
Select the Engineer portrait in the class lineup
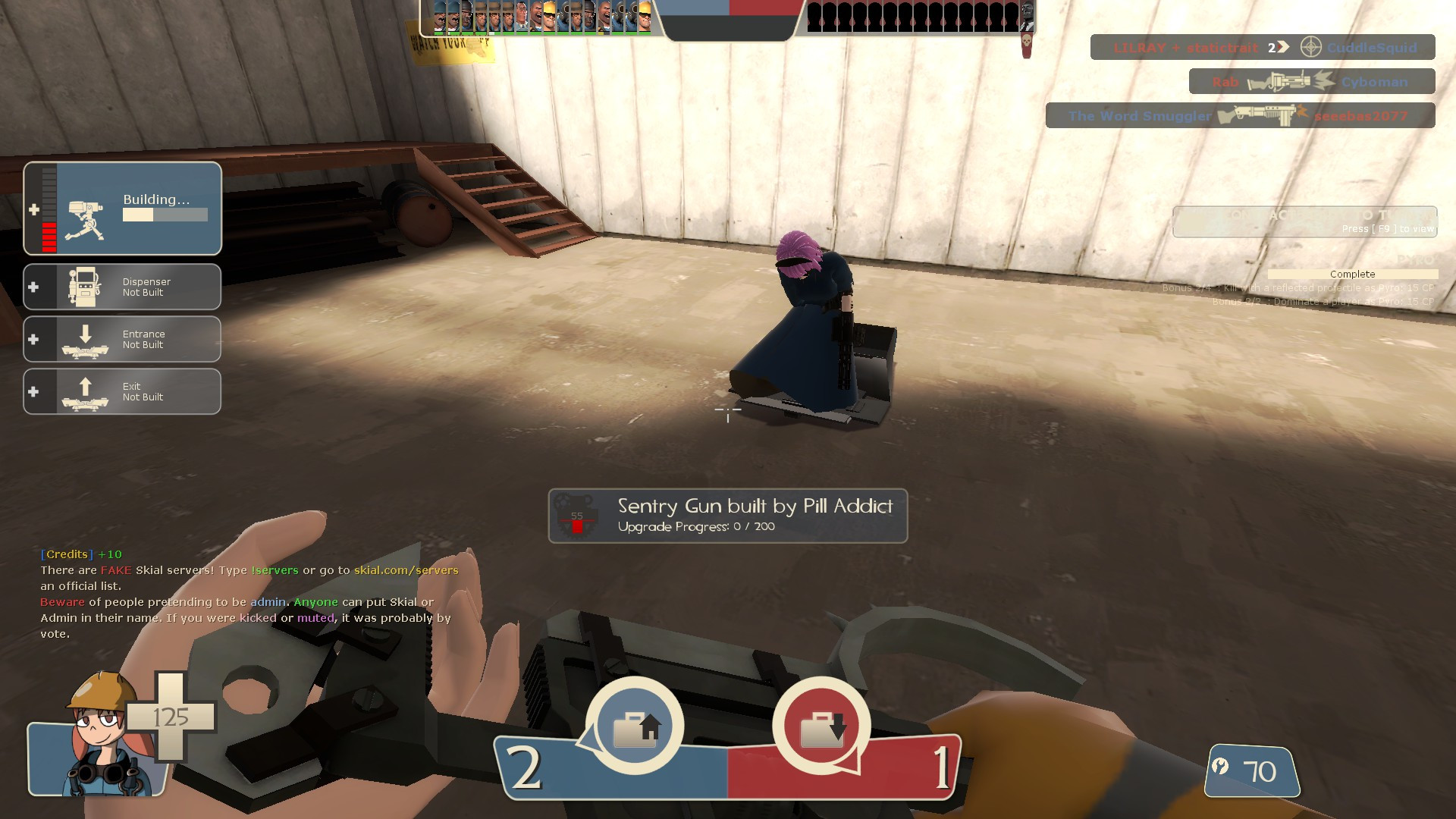point(551,17)
